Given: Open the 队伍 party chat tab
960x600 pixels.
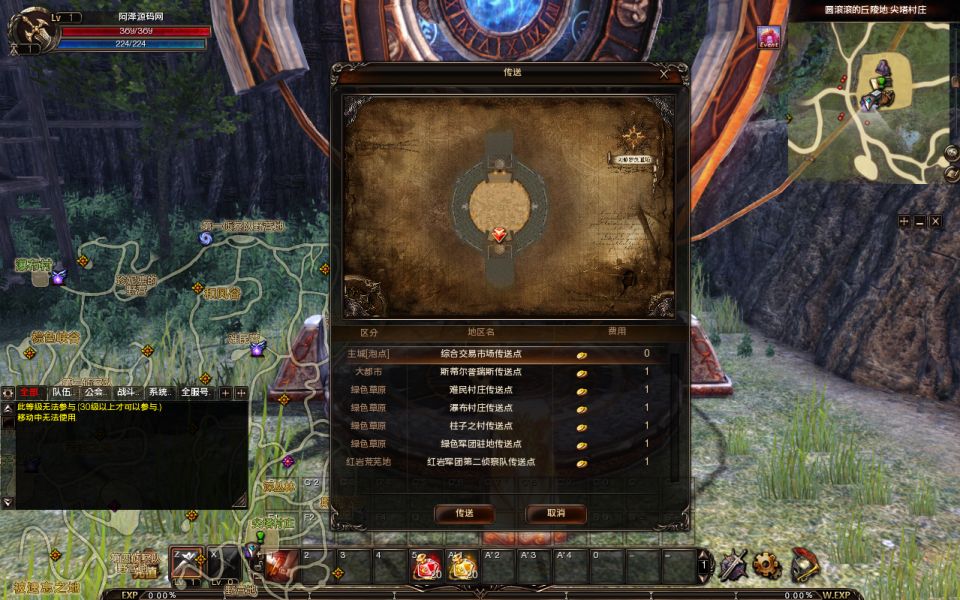Looking at the screenshot, I should pyautogui.click(x=62, y=393).
